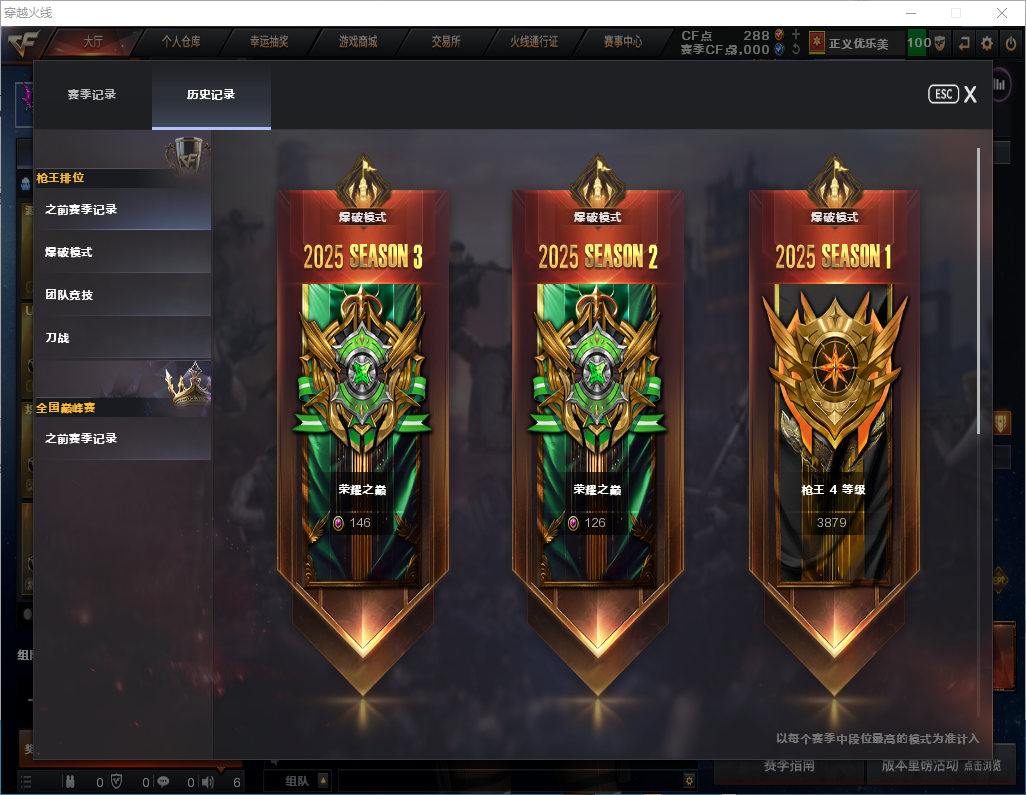Go to the 大厅 lobby tab
Viewport: 1026px width, 795px height.
[x=93, y=42]
